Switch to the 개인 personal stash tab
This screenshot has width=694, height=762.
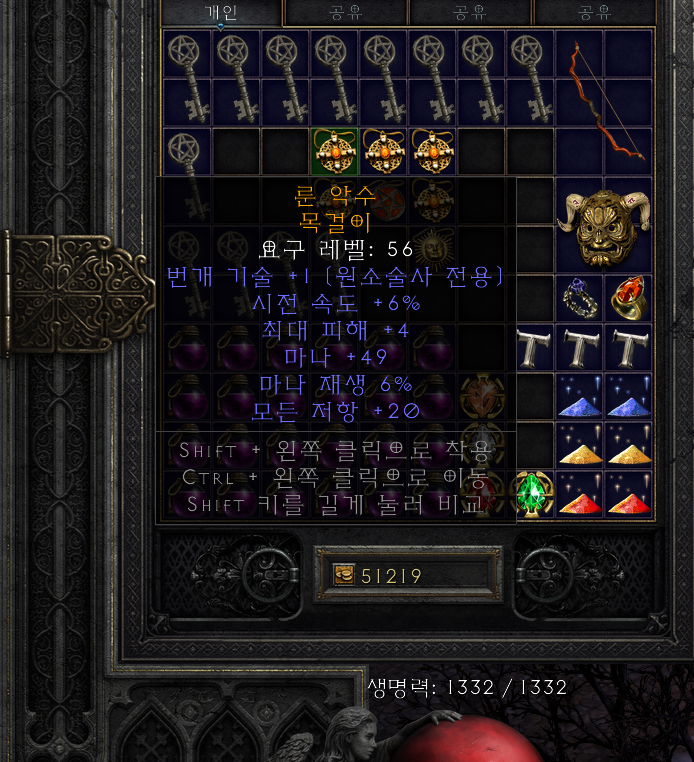click(x=220, y=12)
